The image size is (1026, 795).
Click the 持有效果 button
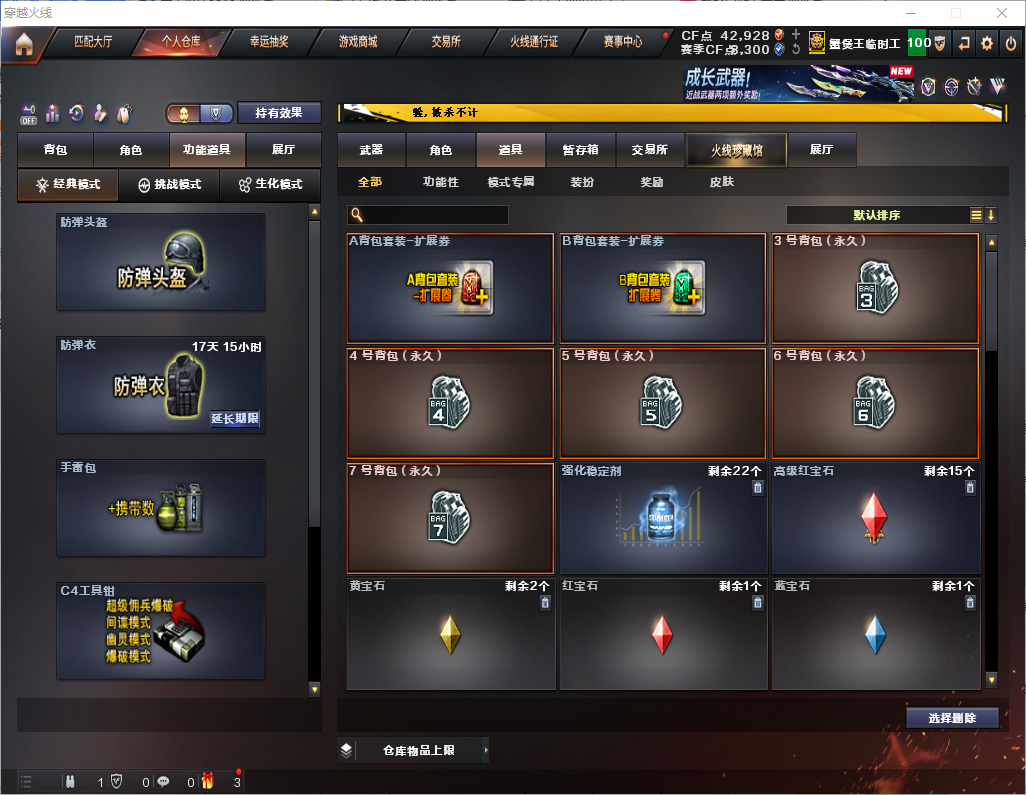[x=279, y=113]
